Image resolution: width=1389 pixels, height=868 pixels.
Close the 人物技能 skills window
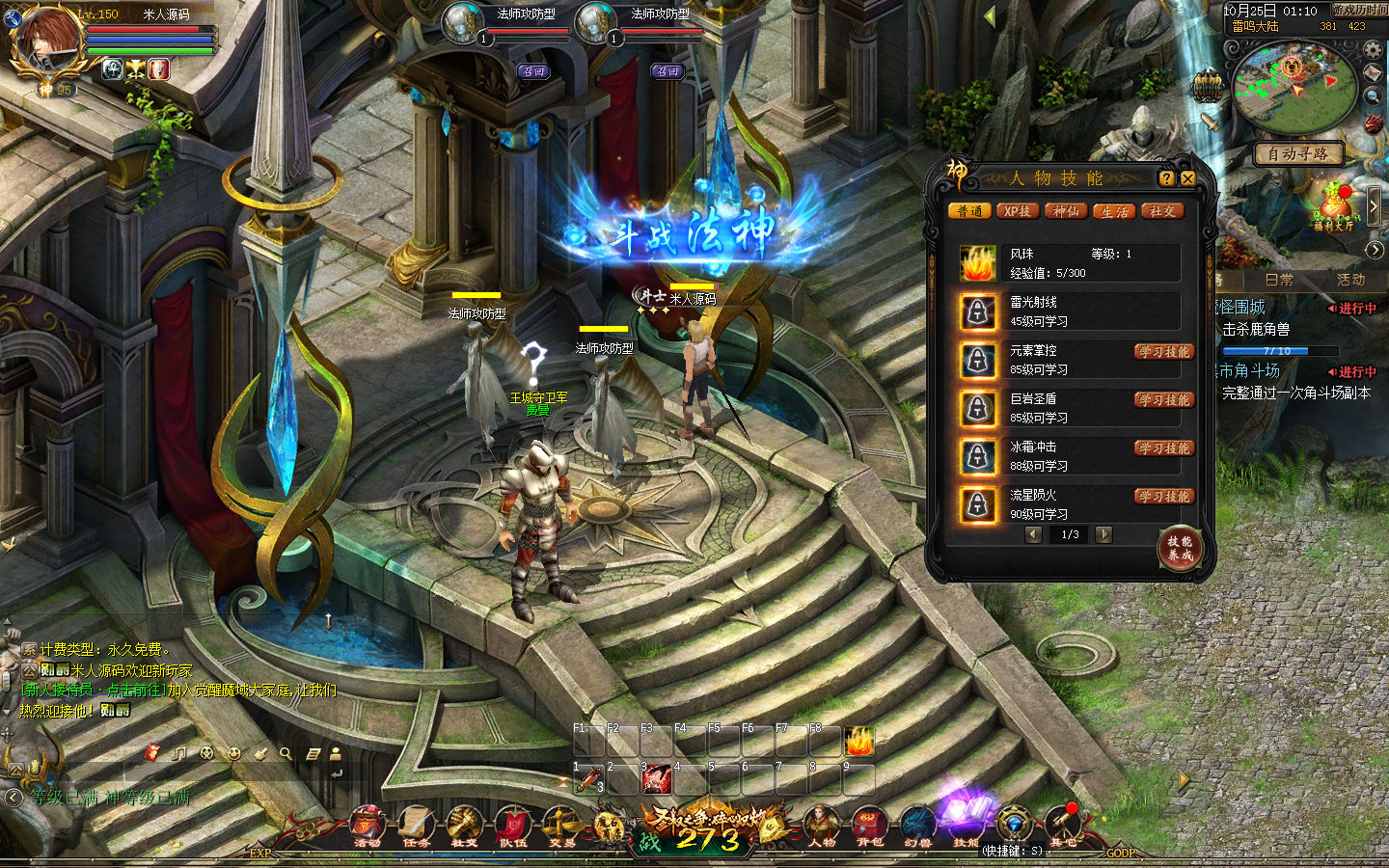(1188, 178)
